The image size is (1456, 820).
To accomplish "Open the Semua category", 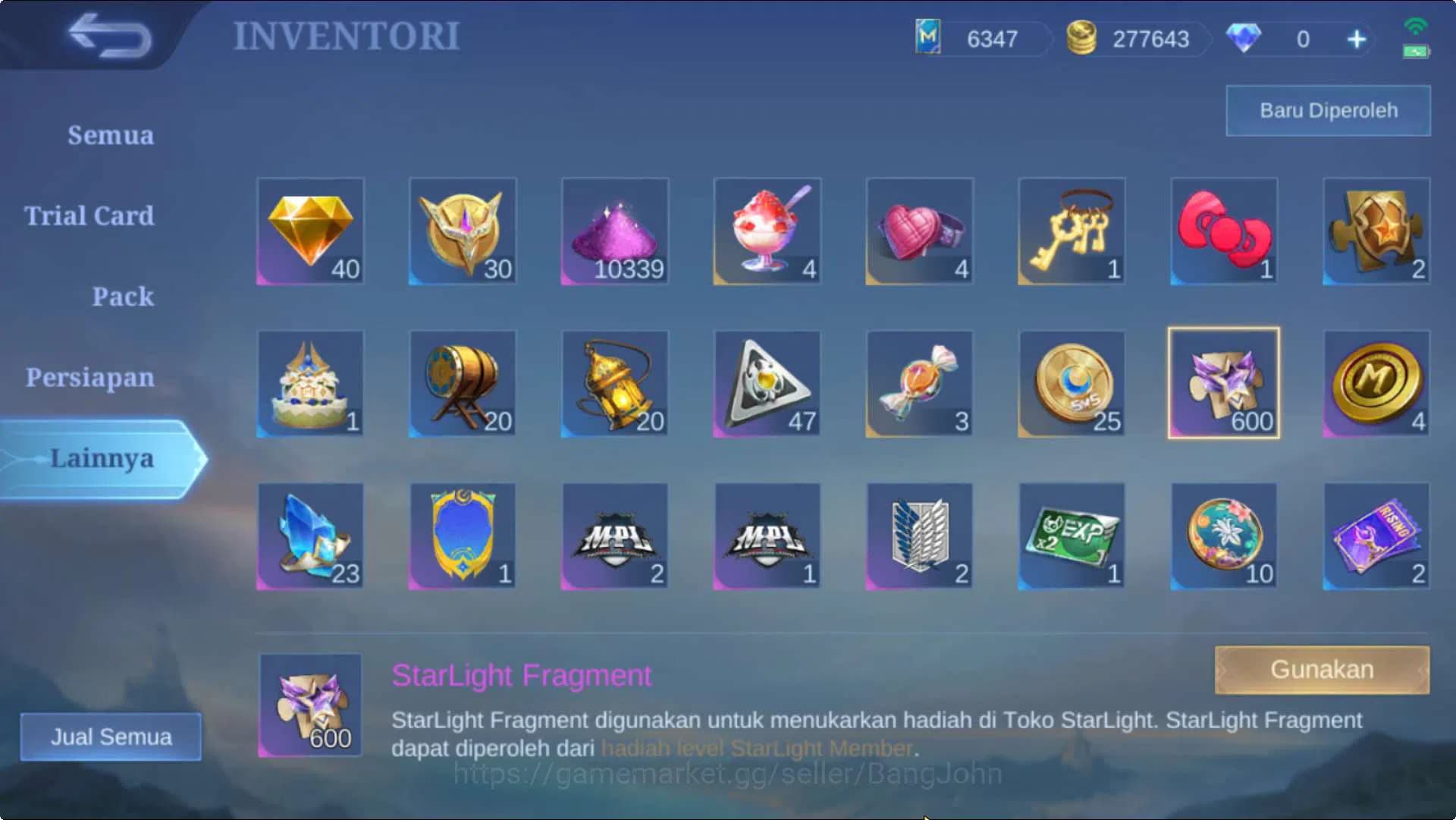I will click(111, 135).
